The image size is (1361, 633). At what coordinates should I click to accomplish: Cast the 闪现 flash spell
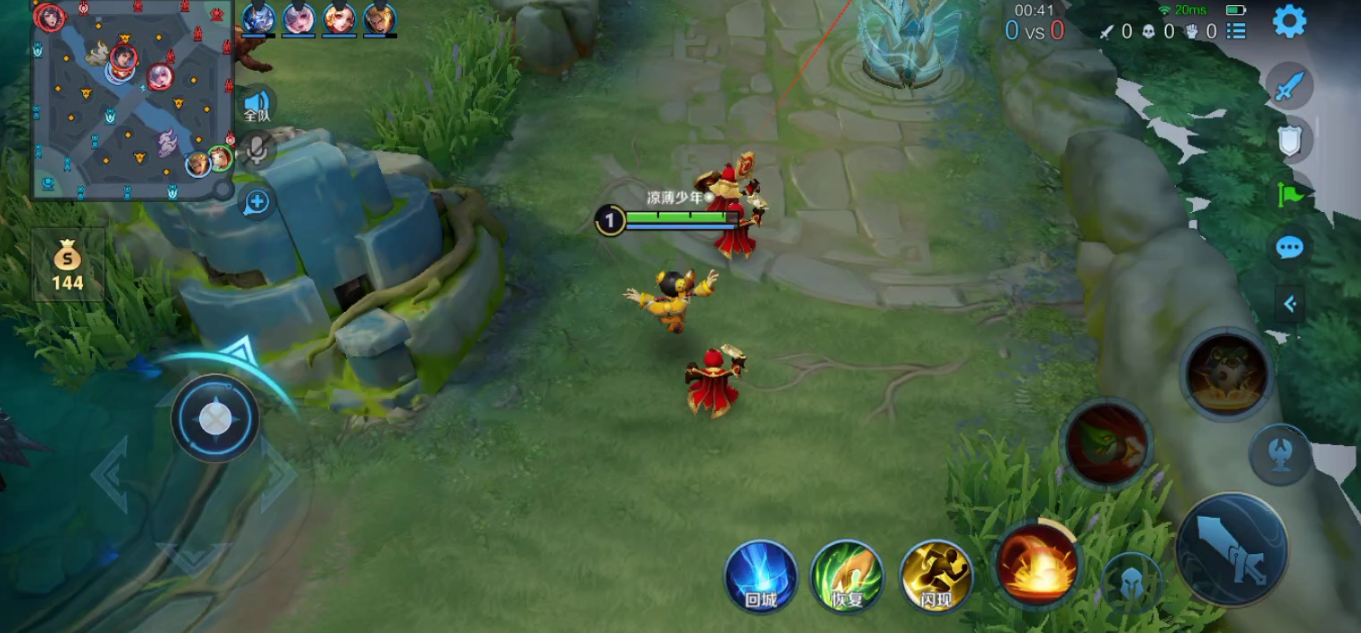pyautogui.click(x=936, y=575)
